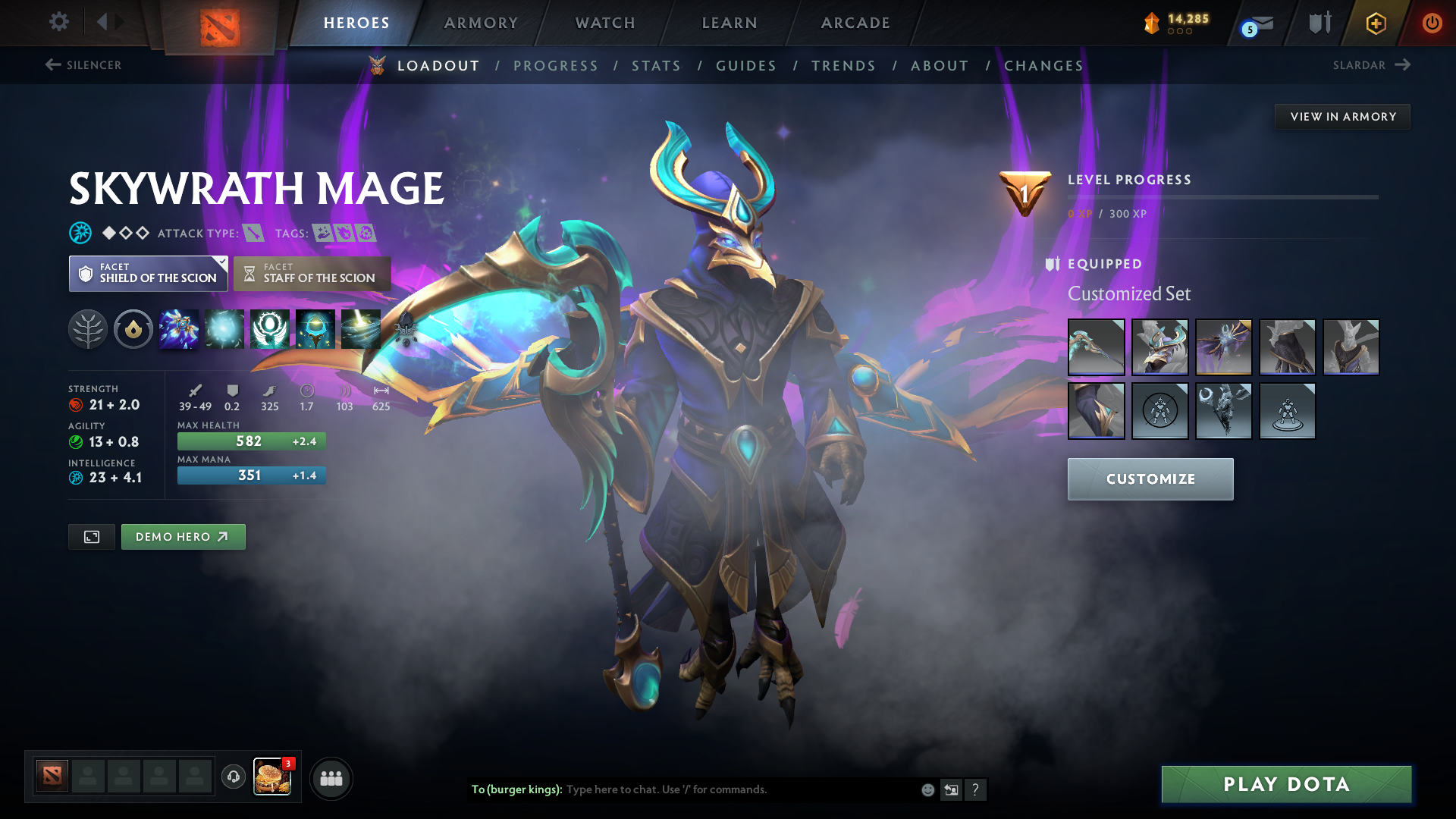Screen dimensions: 1456x819
Task: Open the ARCADE tab
Action: click(855, 23)
